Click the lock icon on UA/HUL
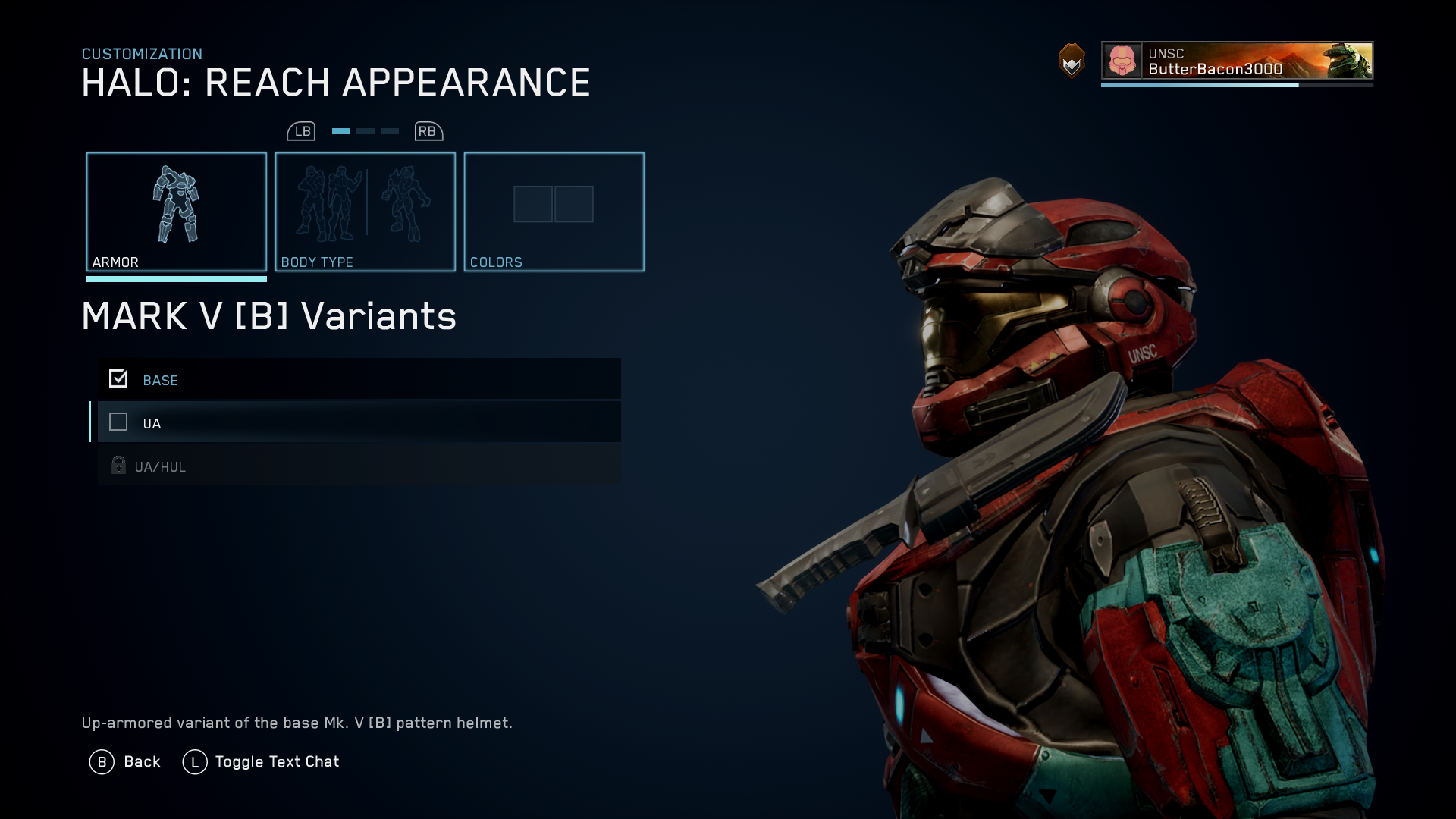 tap(118, 466)
